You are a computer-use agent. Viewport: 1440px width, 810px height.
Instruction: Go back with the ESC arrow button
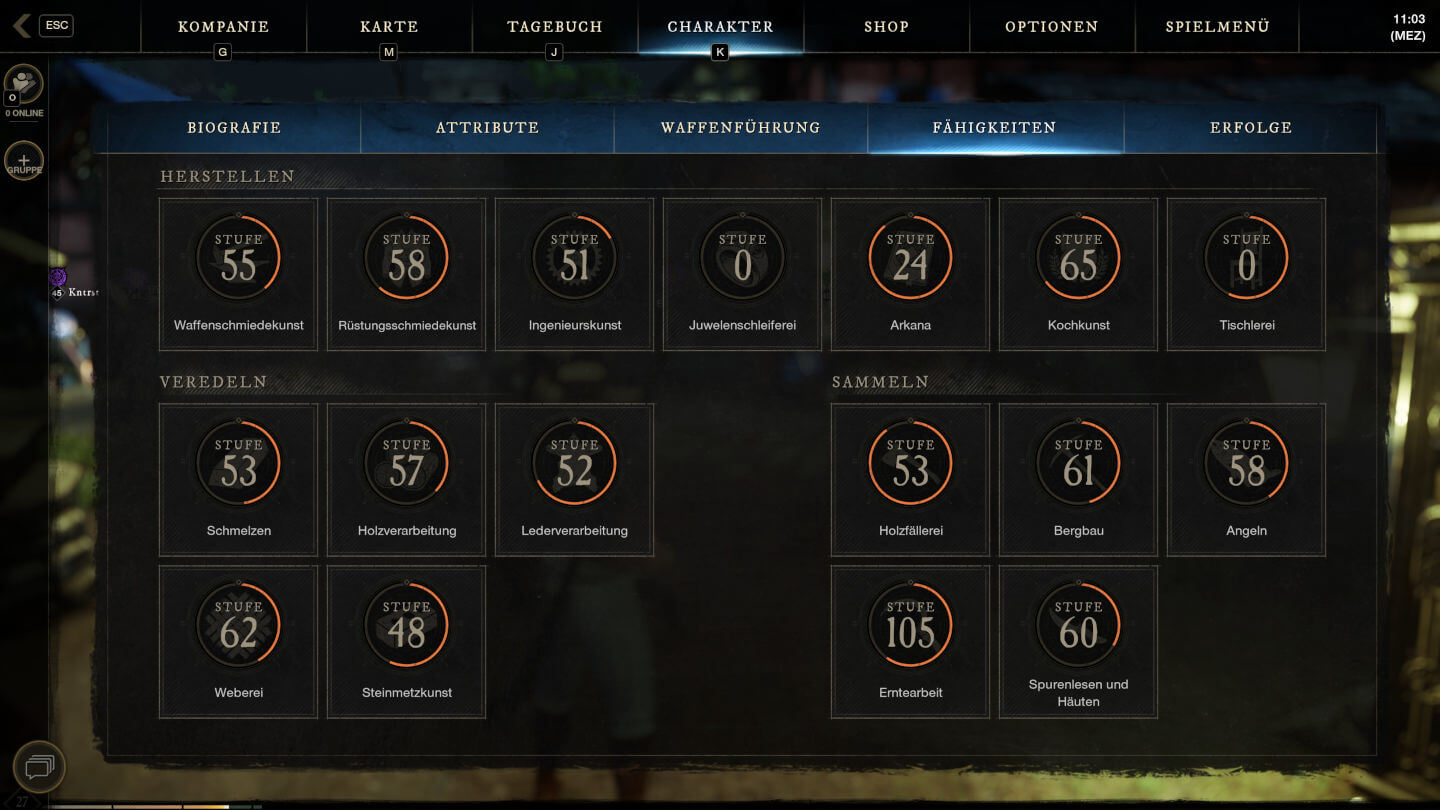point(22,26)
